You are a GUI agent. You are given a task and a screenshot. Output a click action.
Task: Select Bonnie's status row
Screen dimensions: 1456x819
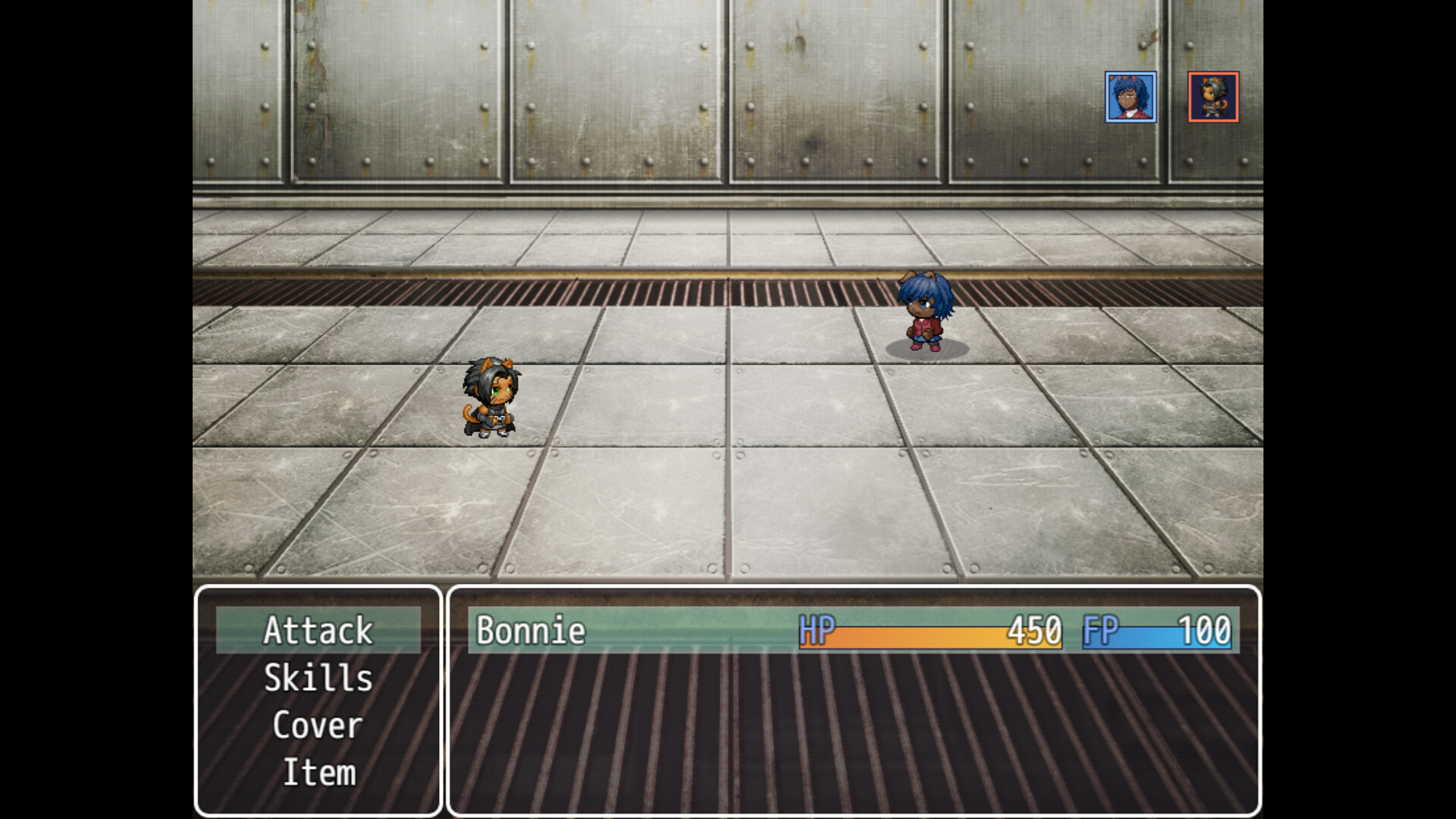(853, 630)
